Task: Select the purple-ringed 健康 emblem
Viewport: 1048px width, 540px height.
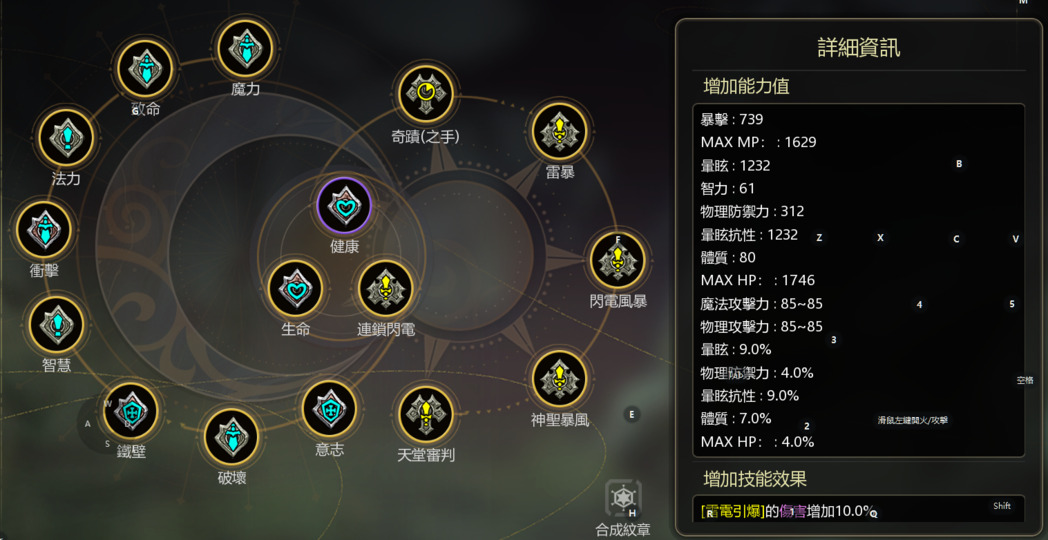Action: pos(344,205)
